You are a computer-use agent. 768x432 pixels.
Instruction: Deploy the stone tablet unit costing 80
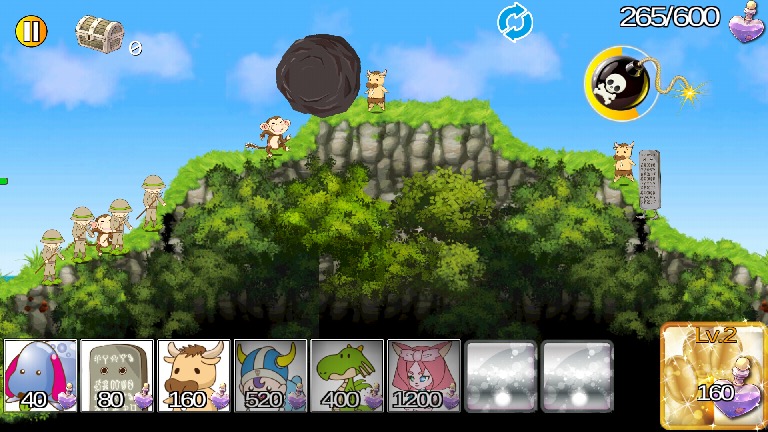(117, 376)
